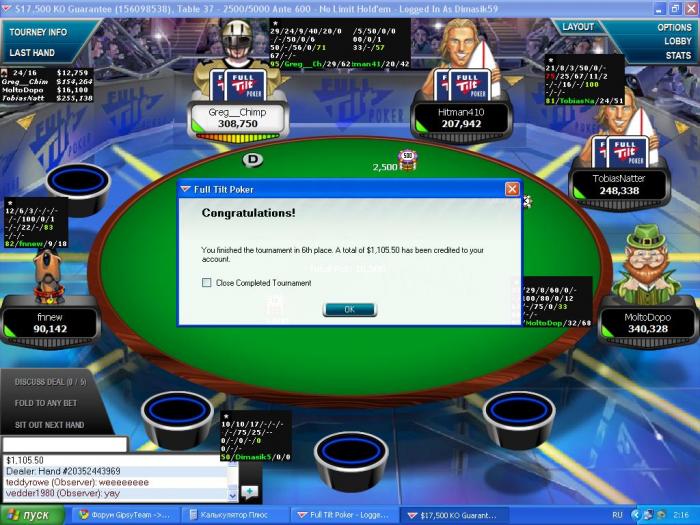Open the Options menu
The height and width of the screenshot is (525, 700).
point(675,27)
